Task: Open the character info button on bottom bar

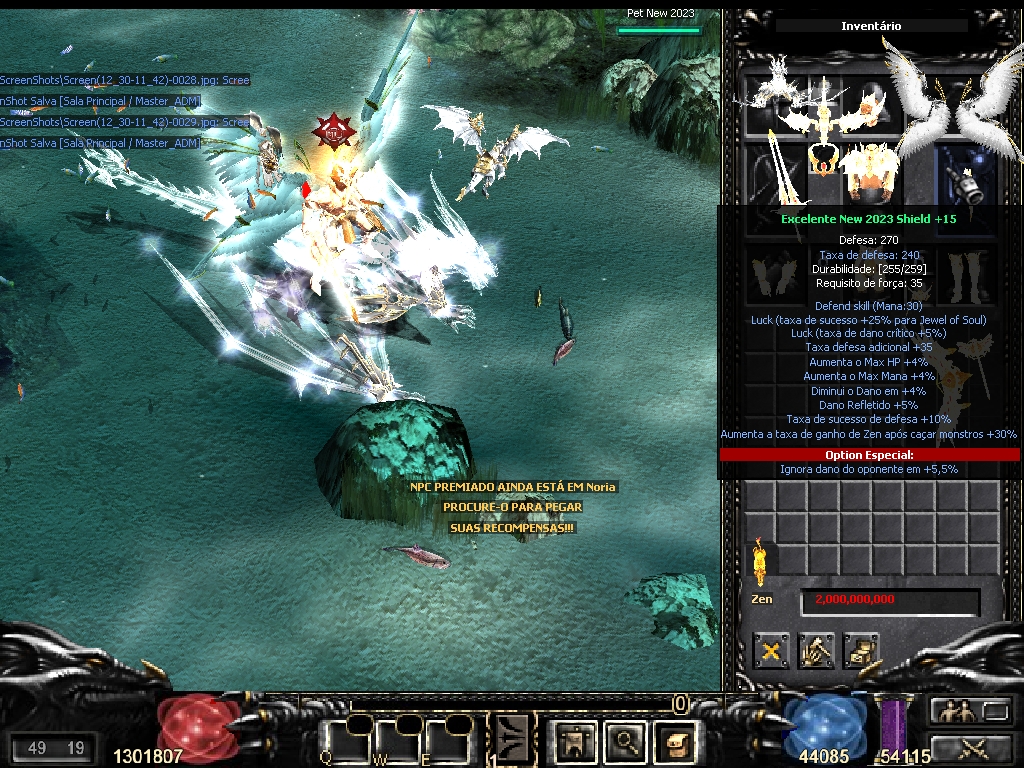Action: point(575,741)
